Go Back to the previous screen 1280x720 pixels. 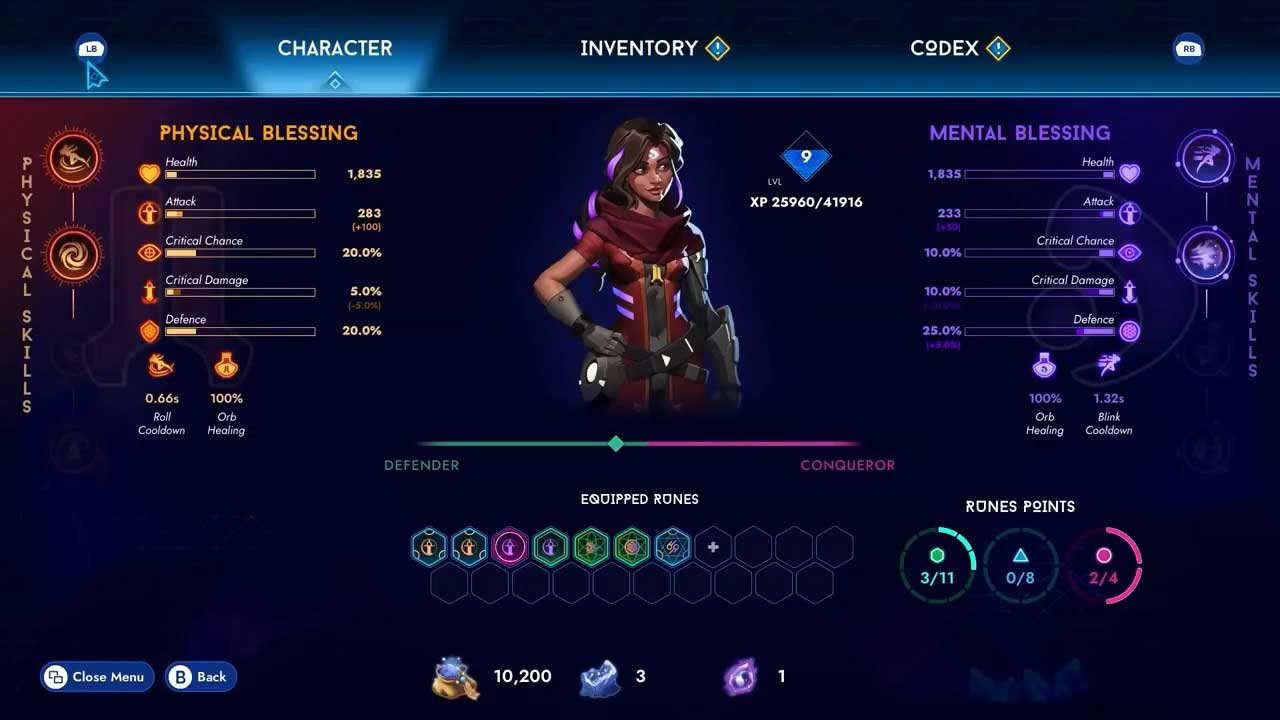200,677
